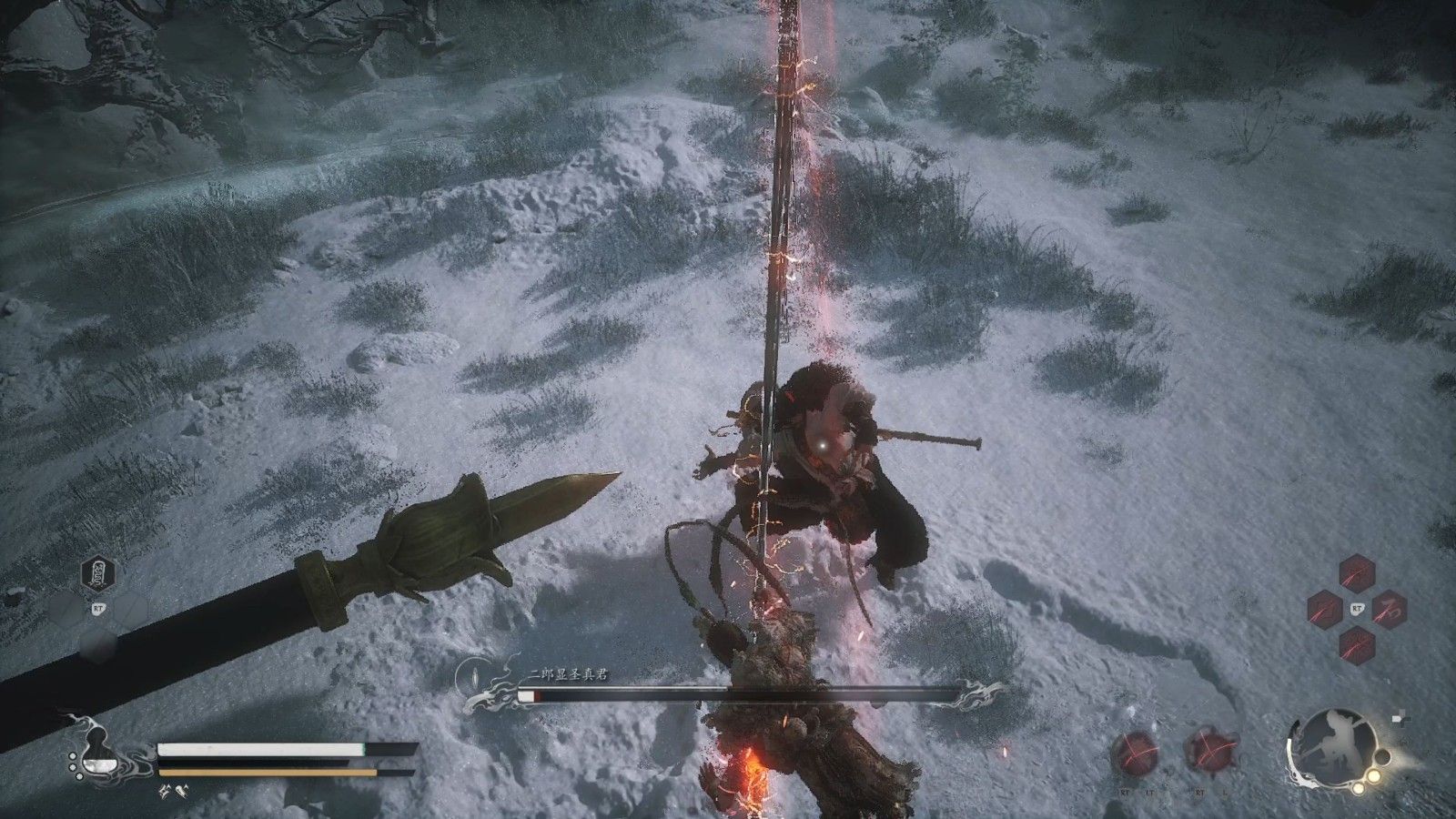Click the crossed-out red icon with ornate frame
Image resolution: width=1456 pixels, height=819 pixels.
(1211, 752)
